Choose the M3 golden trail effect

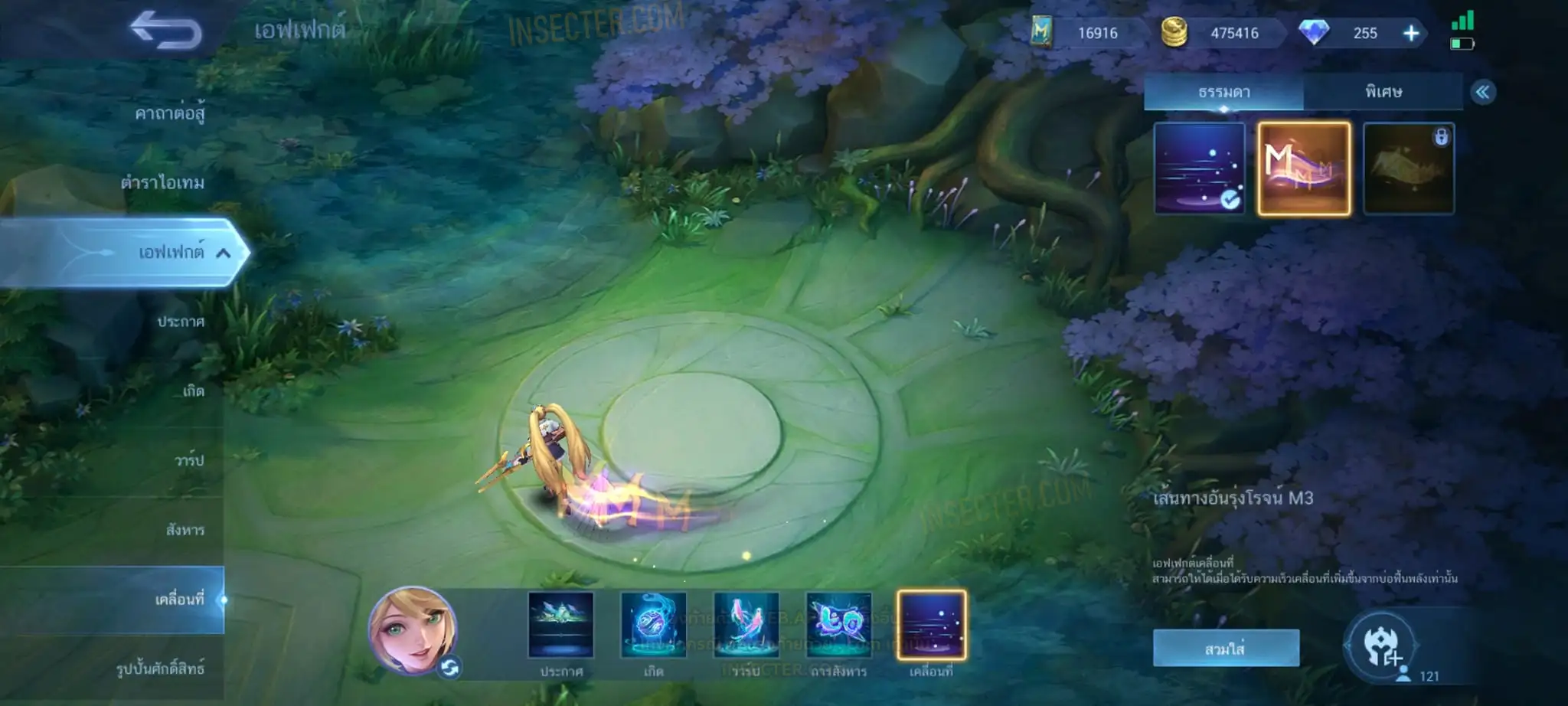(1304, 168)
